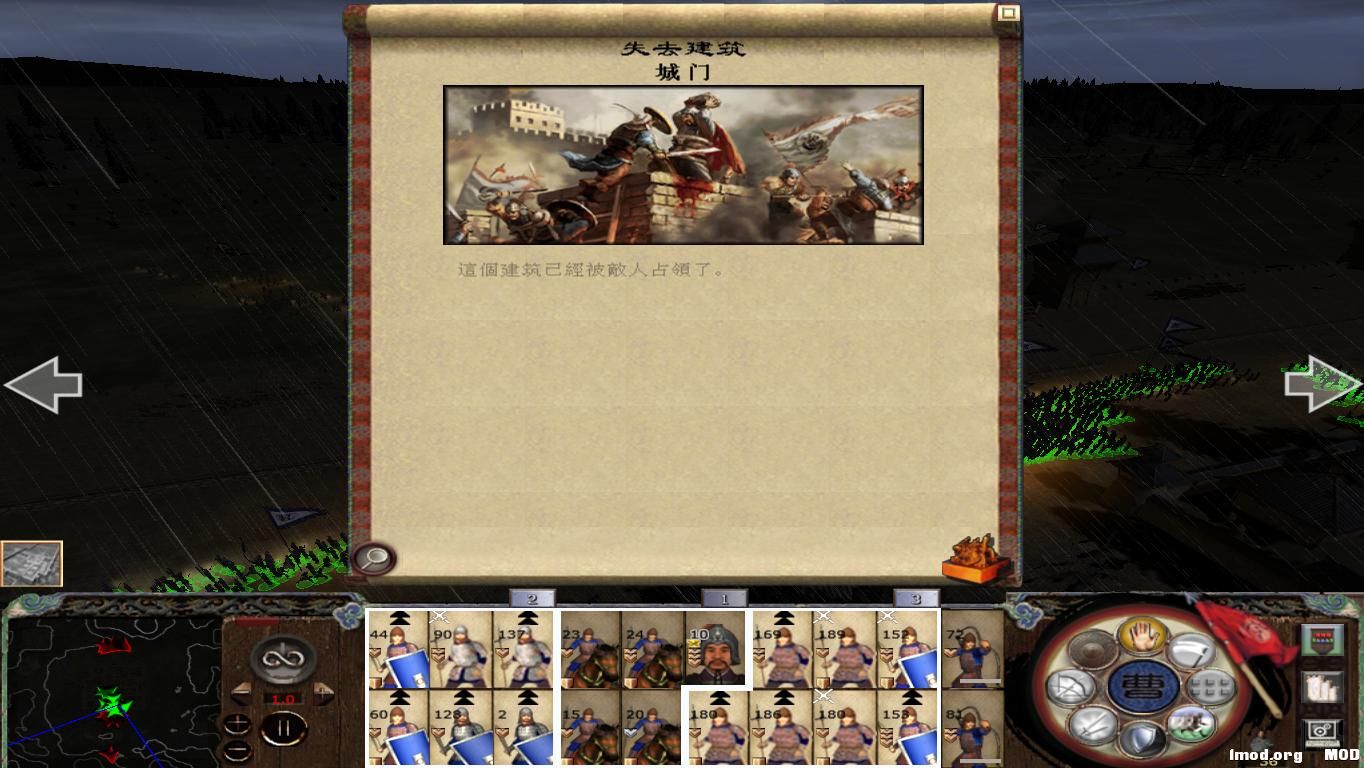
Task: Increase battle speed above 1.0
Action: pyautogui.click(x=322, y=692)
